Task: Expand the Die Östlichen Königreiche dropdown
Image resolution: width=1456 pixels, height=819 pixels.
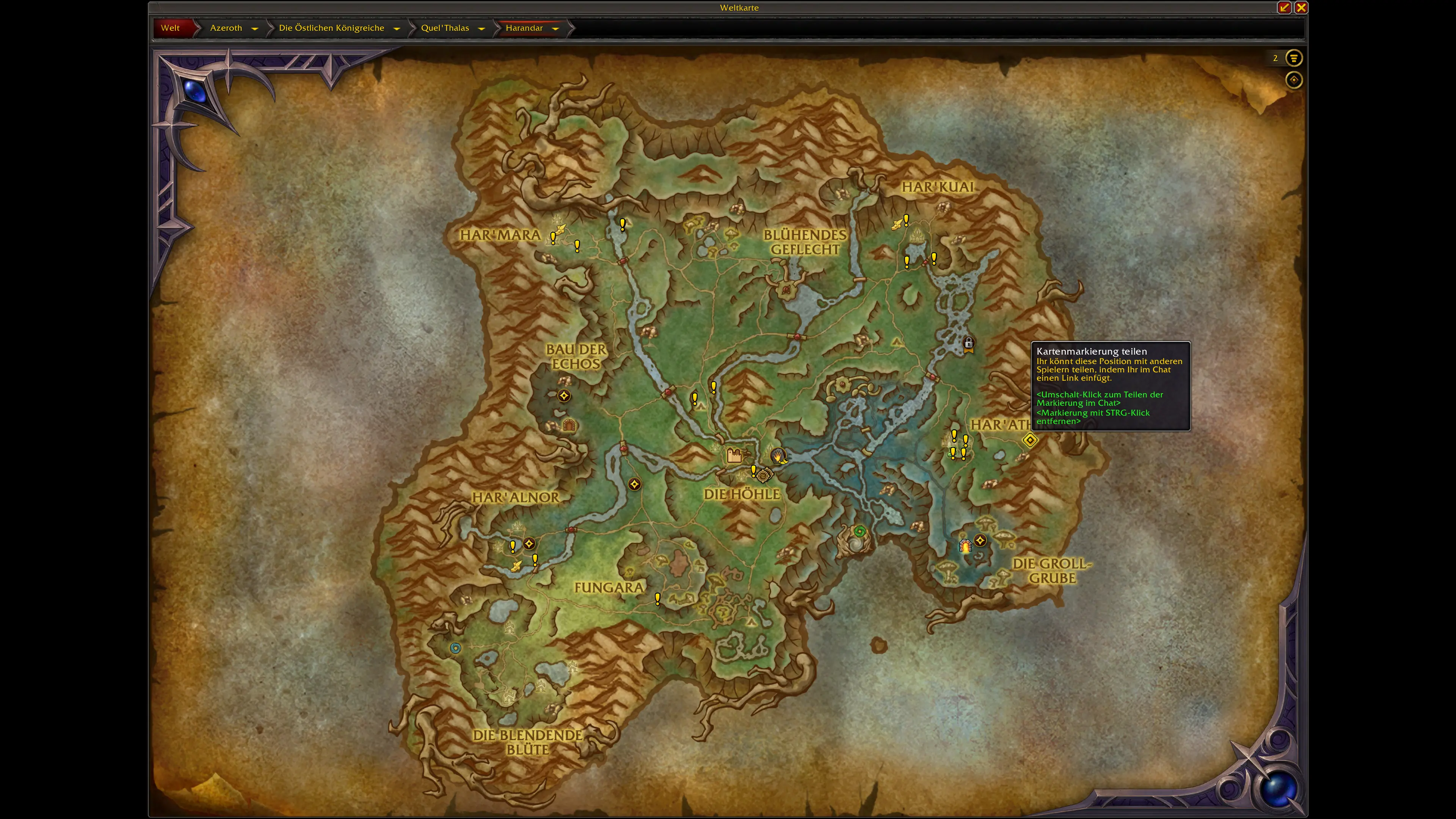Action: (397, 28)
